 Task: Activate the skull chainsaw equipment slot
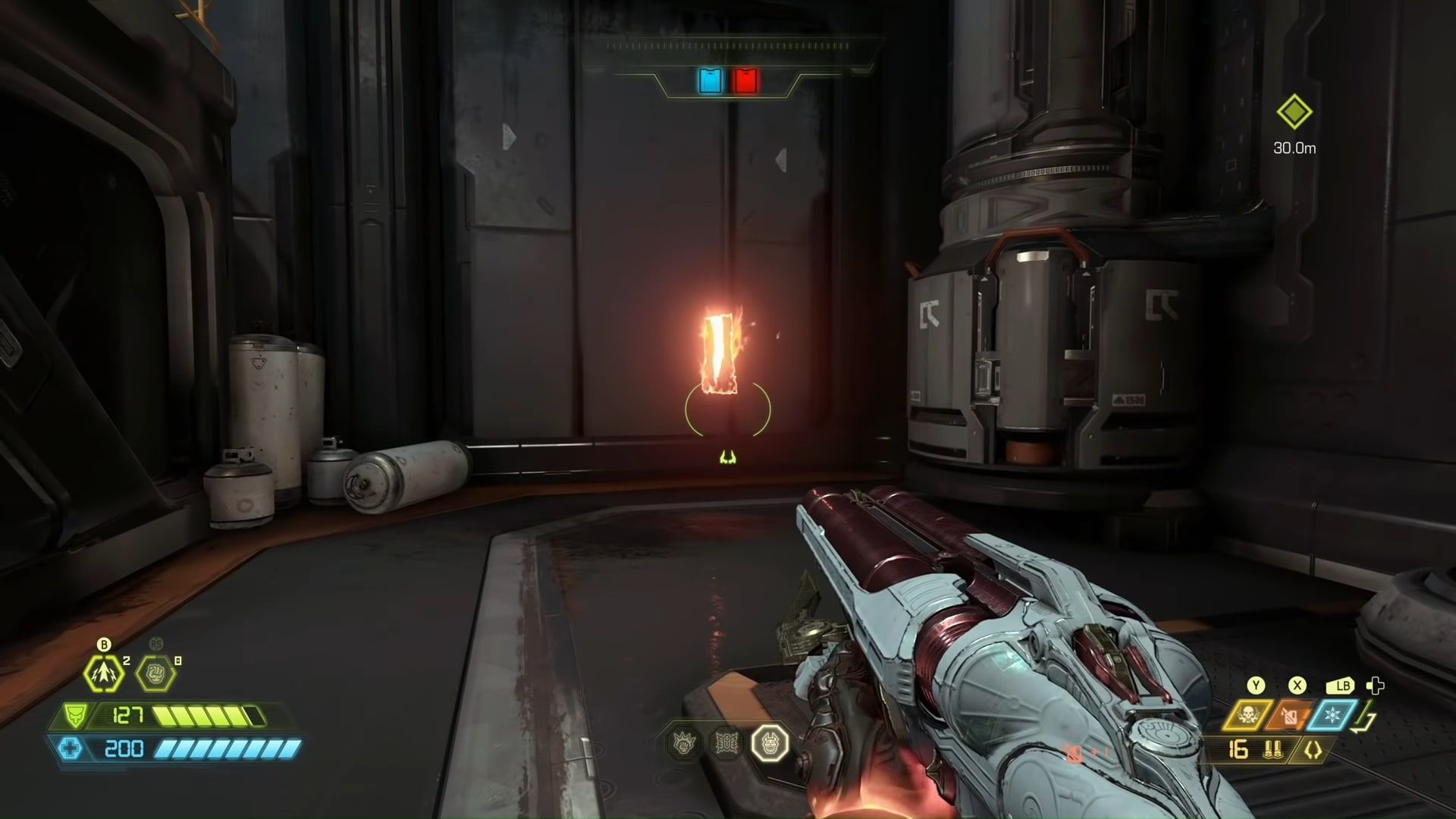[x=1247, y=715]
